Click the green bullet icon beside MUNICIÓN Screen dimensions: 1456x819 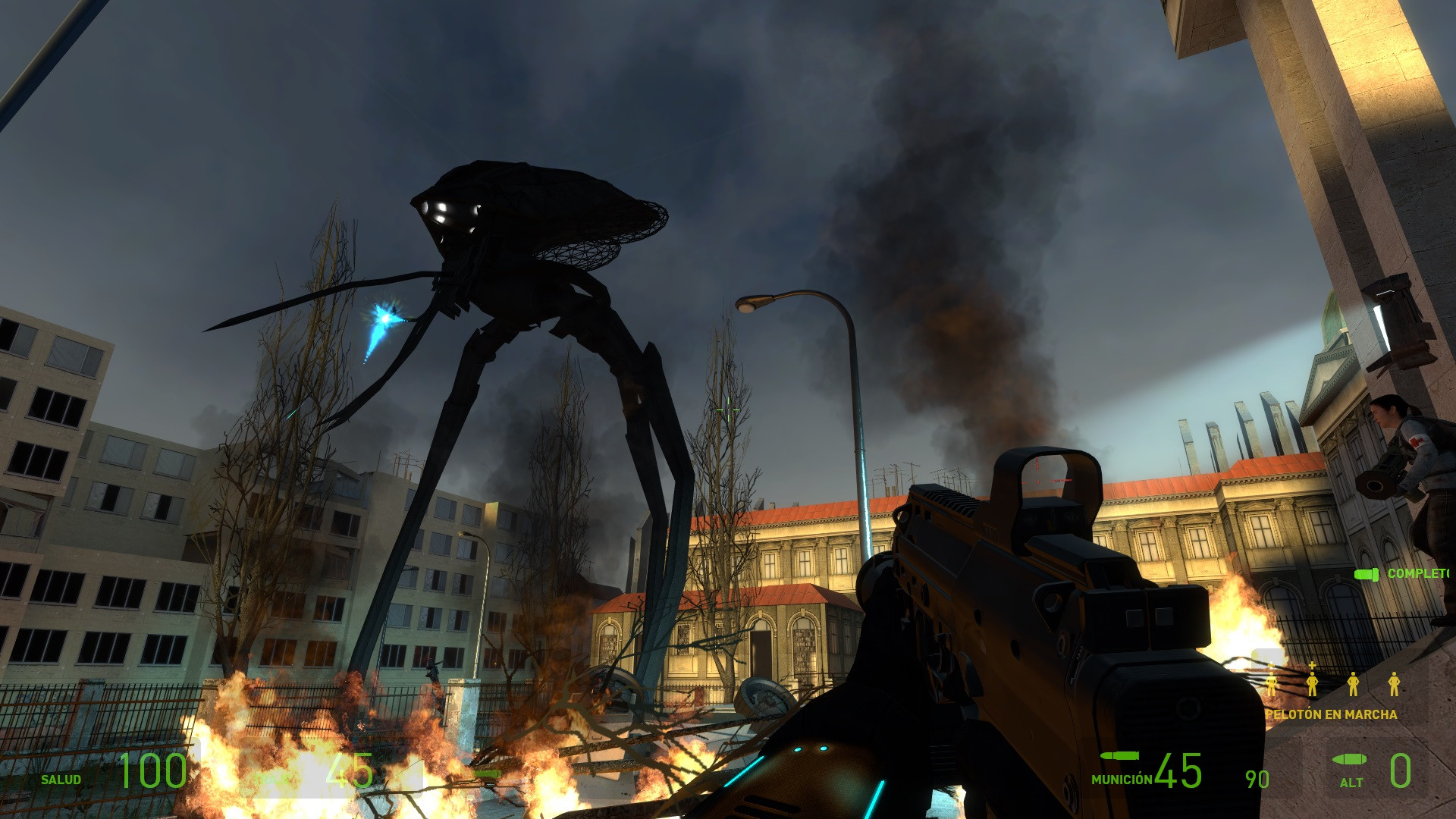[1121, 757]
